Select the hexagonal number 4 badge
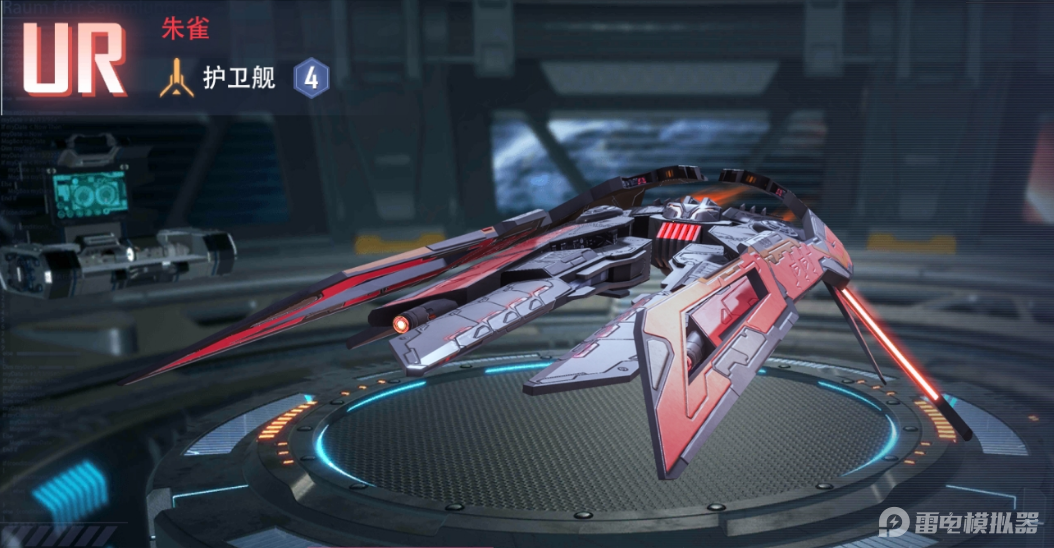This screenshot has width=1054, height=548. coord(311,78)
